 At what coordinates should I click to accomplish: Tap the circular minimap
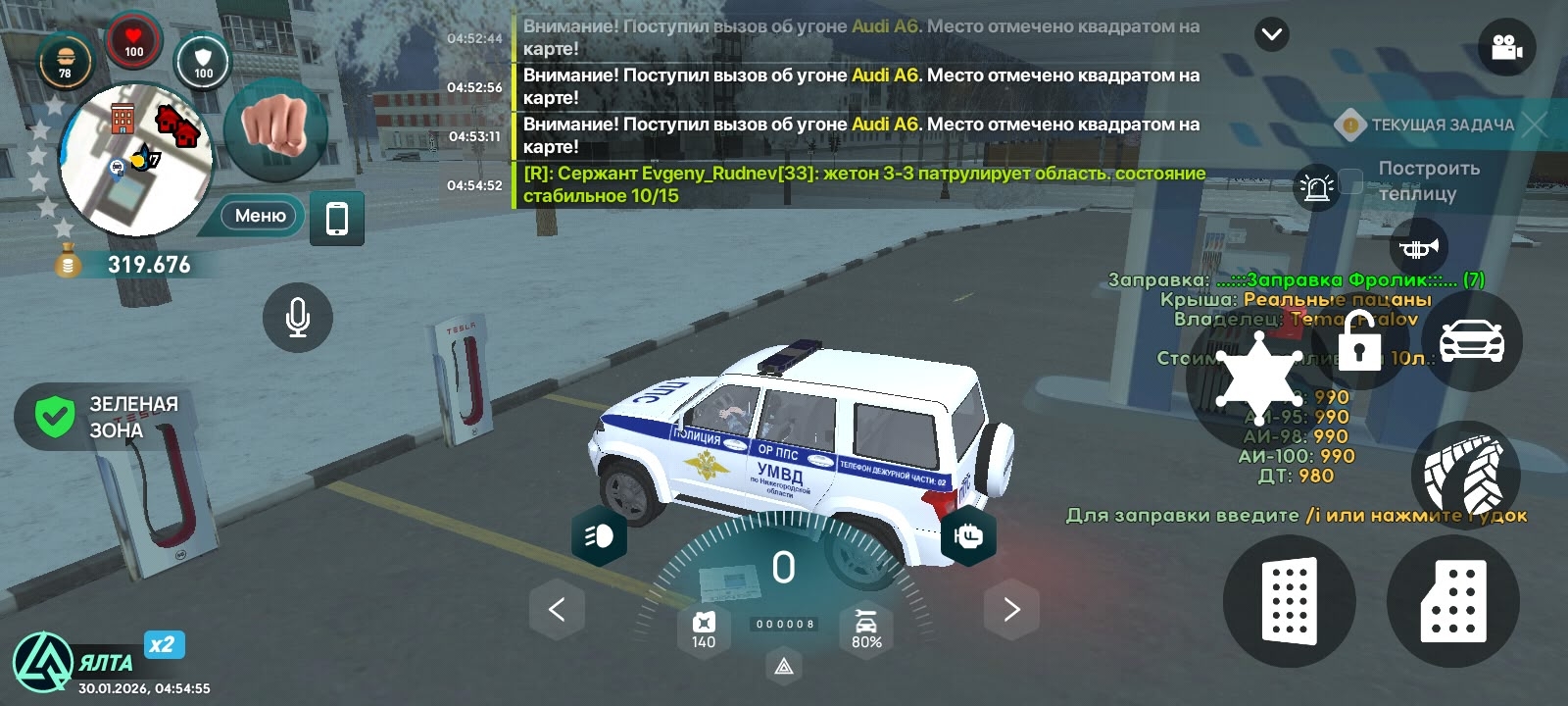click(x=135, y=160)
